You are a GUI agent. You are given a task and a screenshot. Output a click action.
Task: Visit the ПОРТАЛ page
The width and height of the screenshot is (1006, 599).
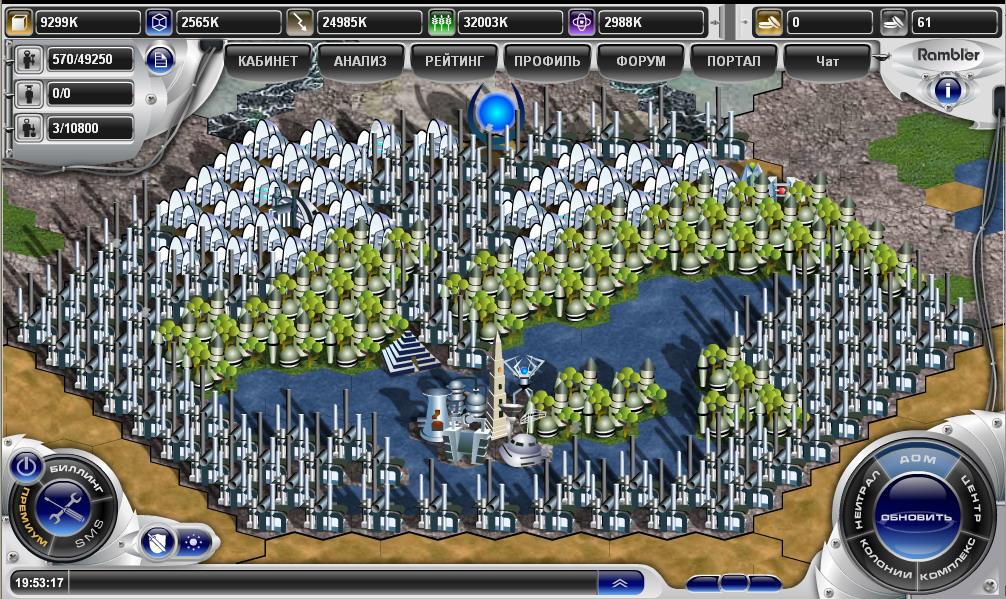734,61
